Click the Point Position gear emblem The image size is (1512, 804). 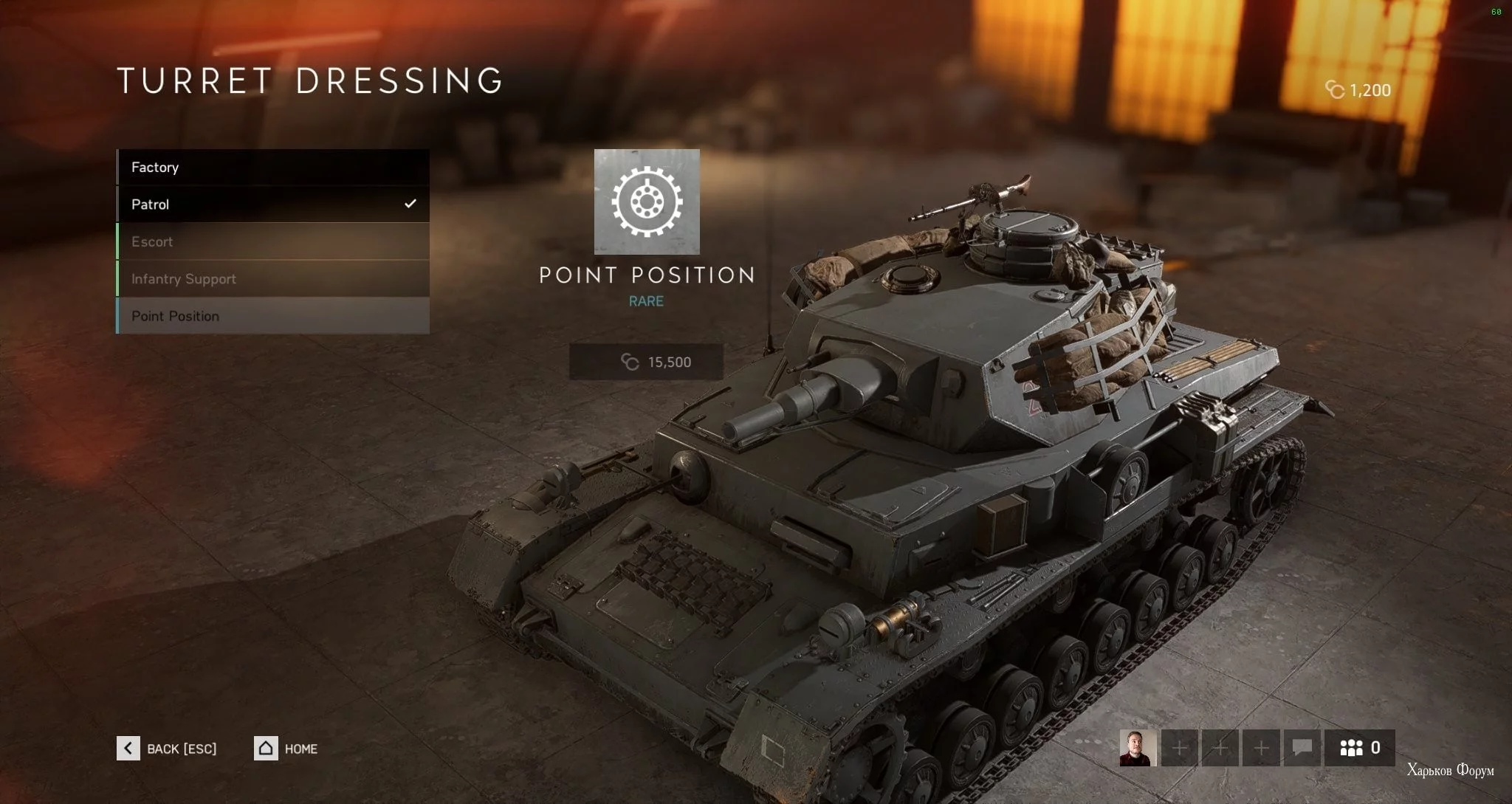[x=647, y=202]
